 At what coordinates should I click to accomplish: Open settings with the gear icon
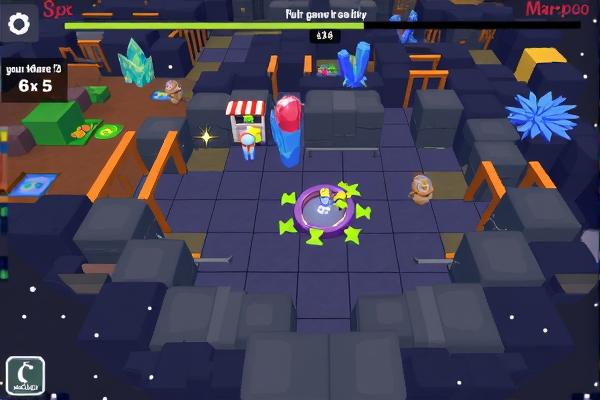pyautogui.click(x=19, y=25)
